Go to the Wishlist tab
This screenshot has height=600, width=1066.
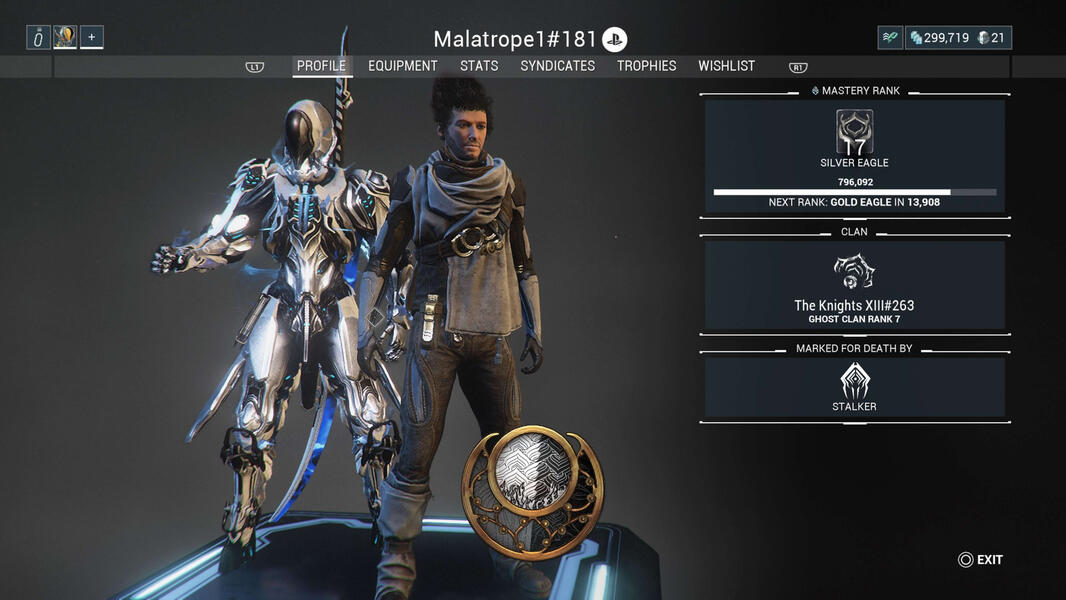726,66
